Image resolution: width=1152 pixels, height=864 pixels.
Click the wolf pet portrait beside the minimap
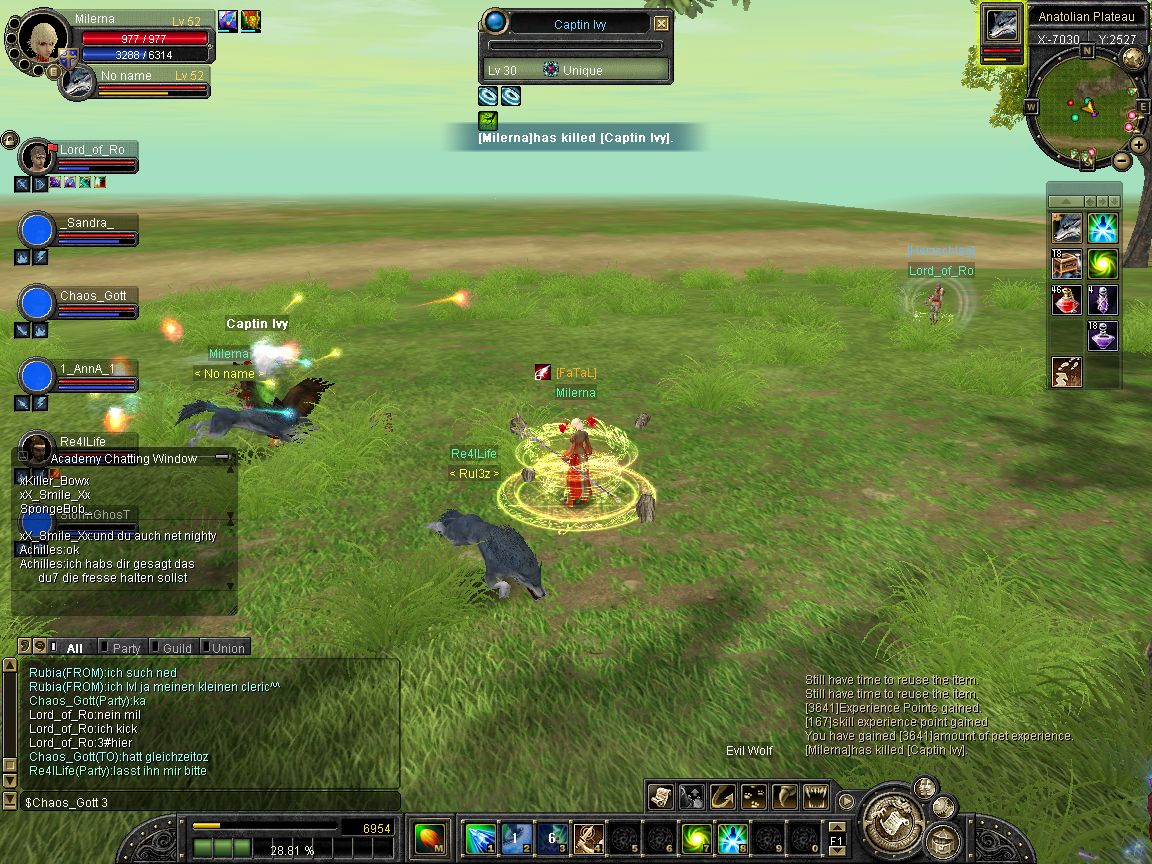coord(1001,25)
